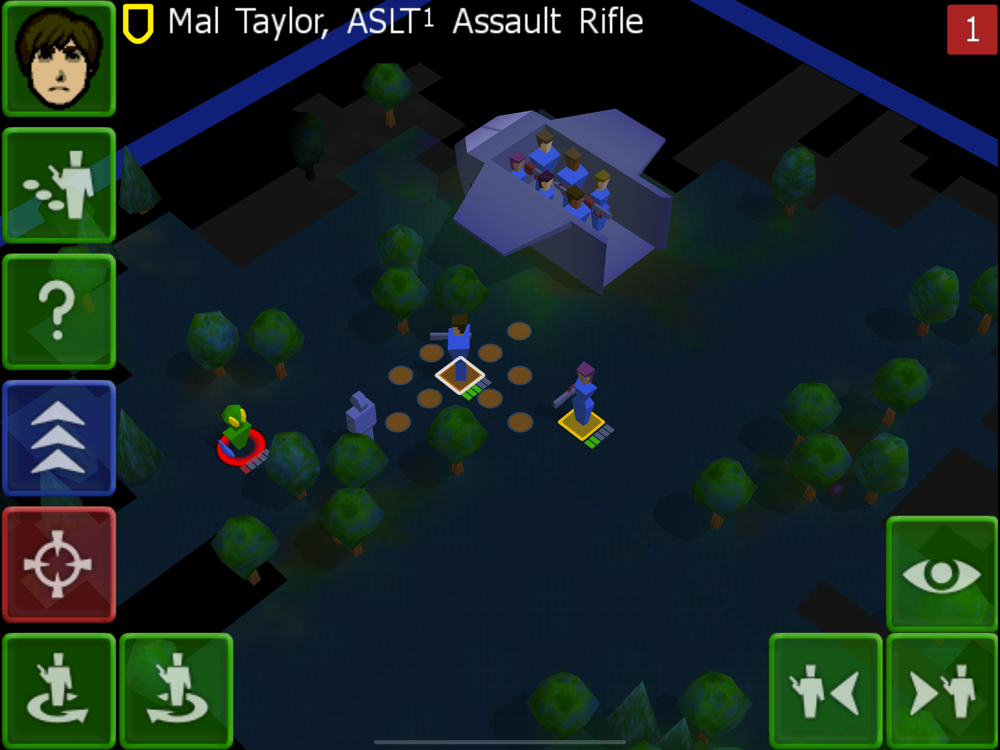Target the green alien in the red circle
Screen dimensions: 1000x750
pyautogui.click(x=238, y=433)
